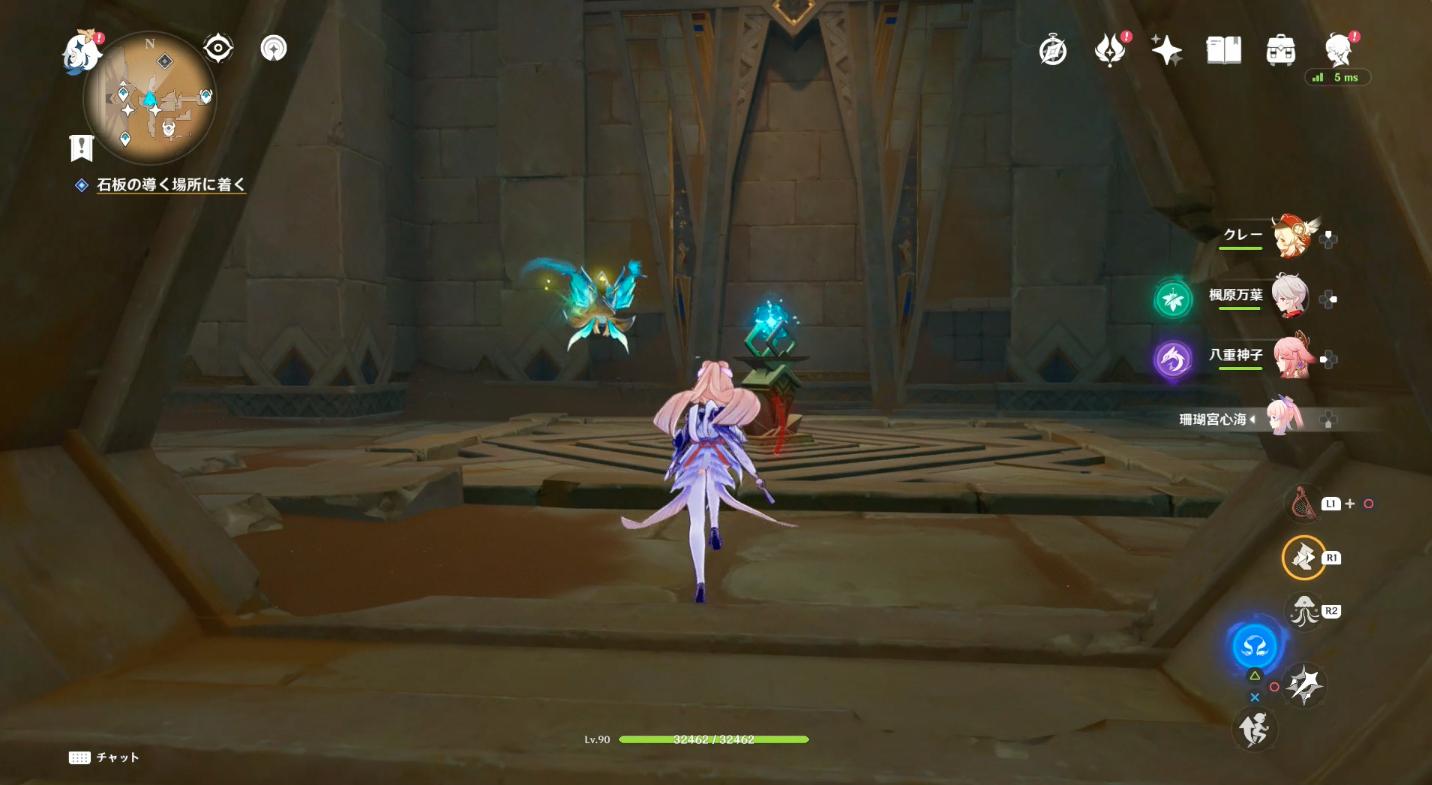Activate the blue elemental skill button
Image resolution: width=1432 pixels, height=785 pixels.
click(1253, 645)
